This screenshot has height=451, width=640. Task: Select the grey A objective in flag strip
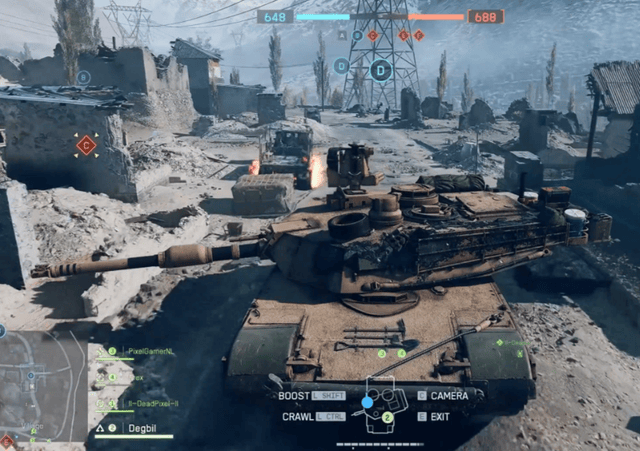[x=341, y=35]
